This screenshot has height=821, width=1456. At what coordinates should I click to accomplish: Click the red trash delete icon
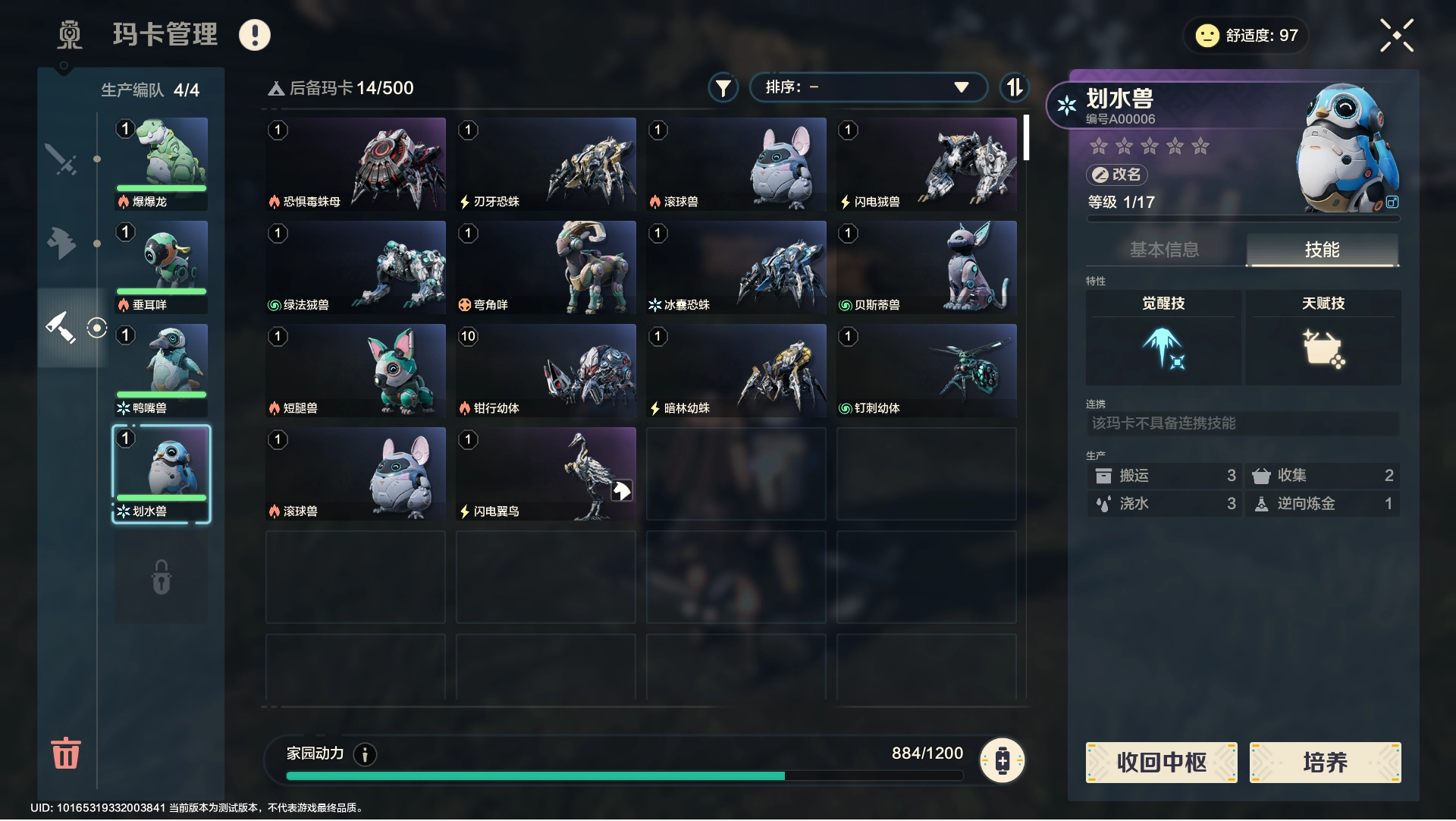(x=65, y=753)
